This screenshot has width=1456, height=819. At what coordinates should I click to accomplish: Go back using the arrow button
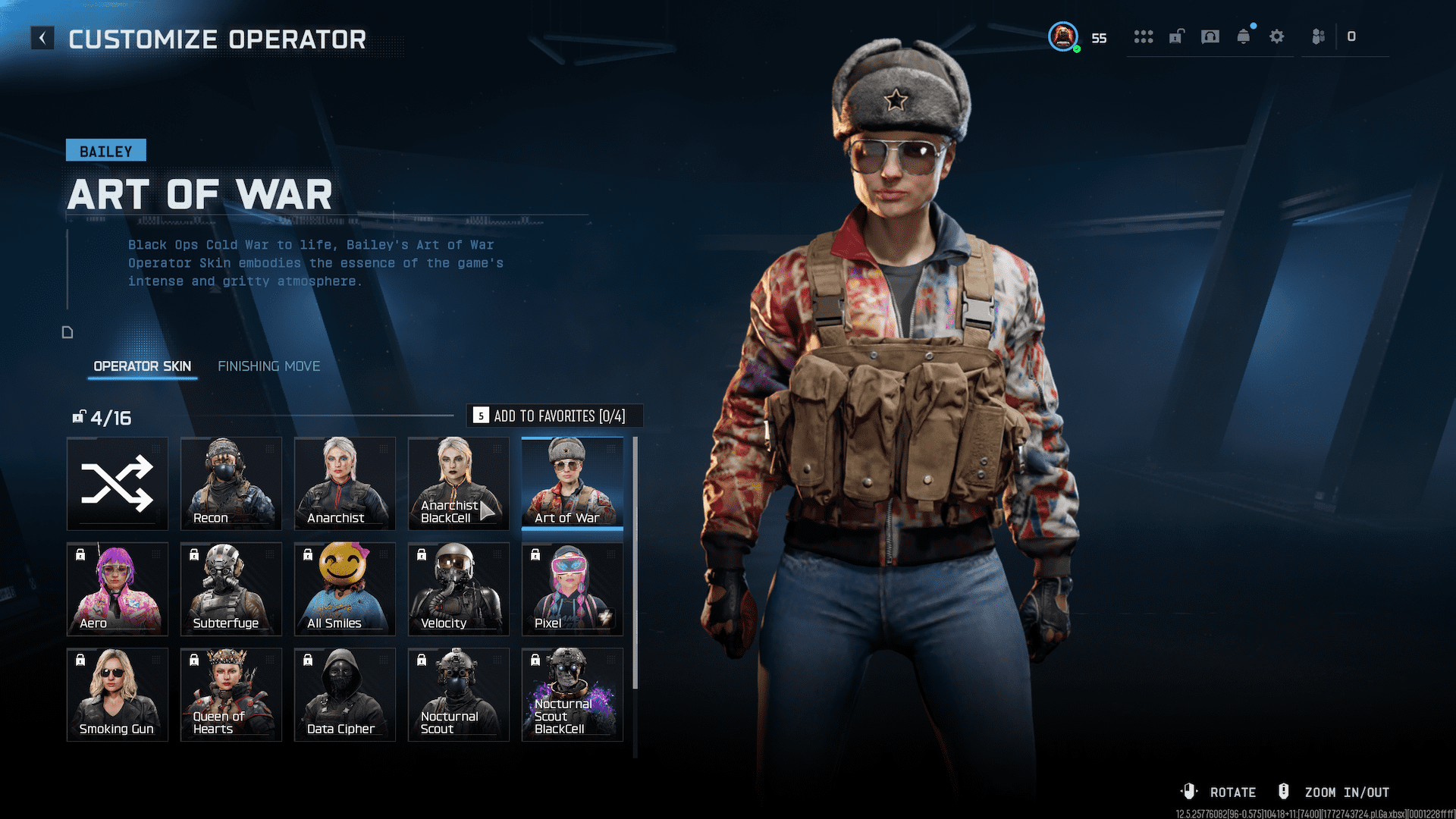point(42,38)
